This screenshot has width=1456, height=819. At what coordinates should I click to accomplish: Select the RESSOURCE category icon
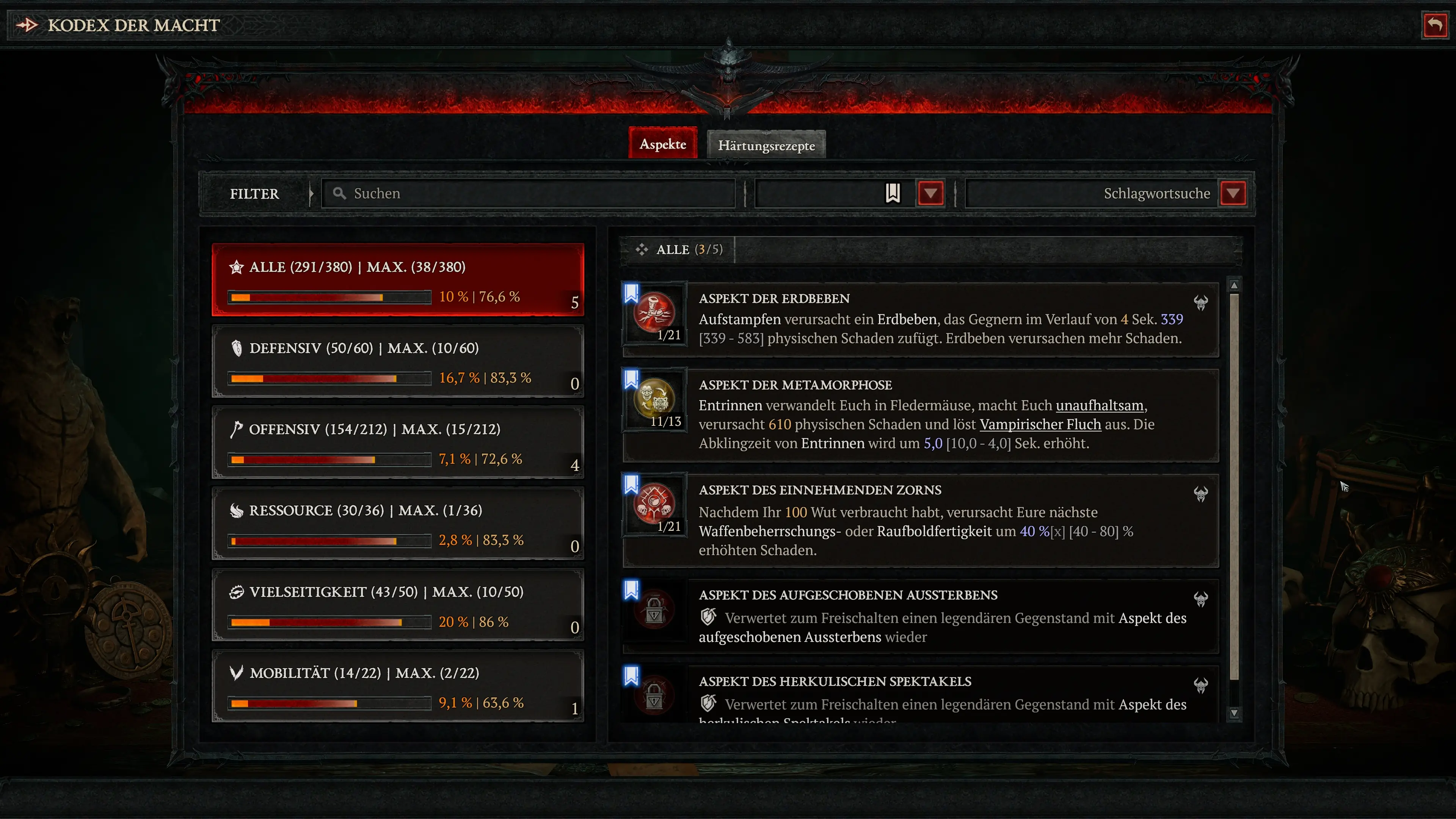click(237, 510)
